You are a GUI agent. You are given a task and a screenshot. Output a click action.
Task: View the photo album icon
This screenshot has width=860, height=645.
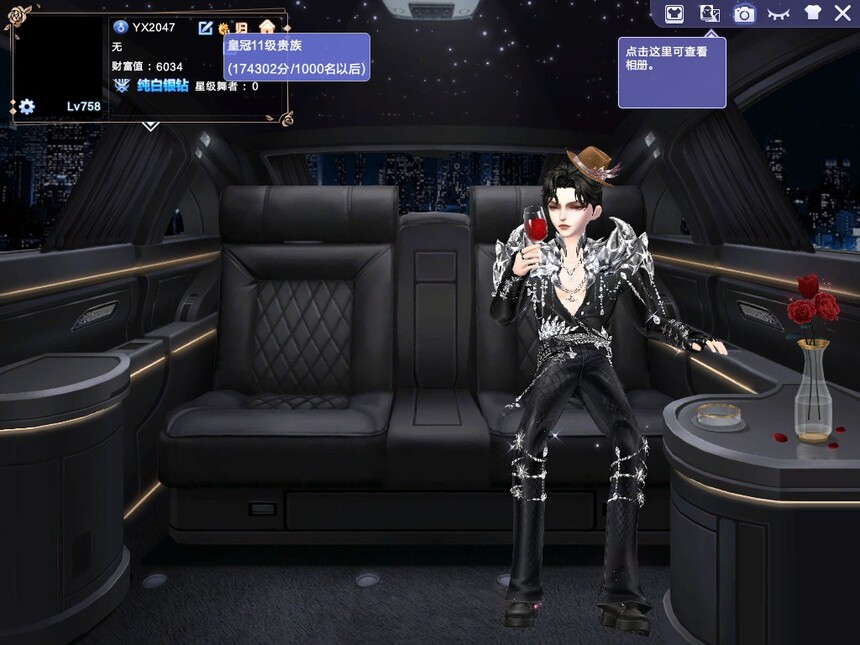709,13
